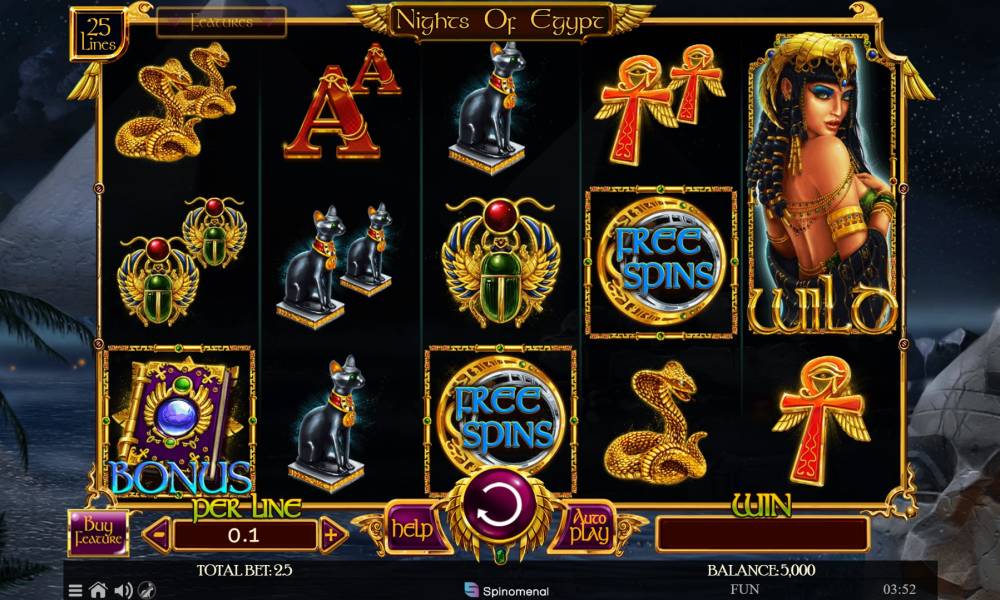The height and width of the screenshot is (600, 1000).
Task: Select the 25 Lines badge
Action: 99,34
